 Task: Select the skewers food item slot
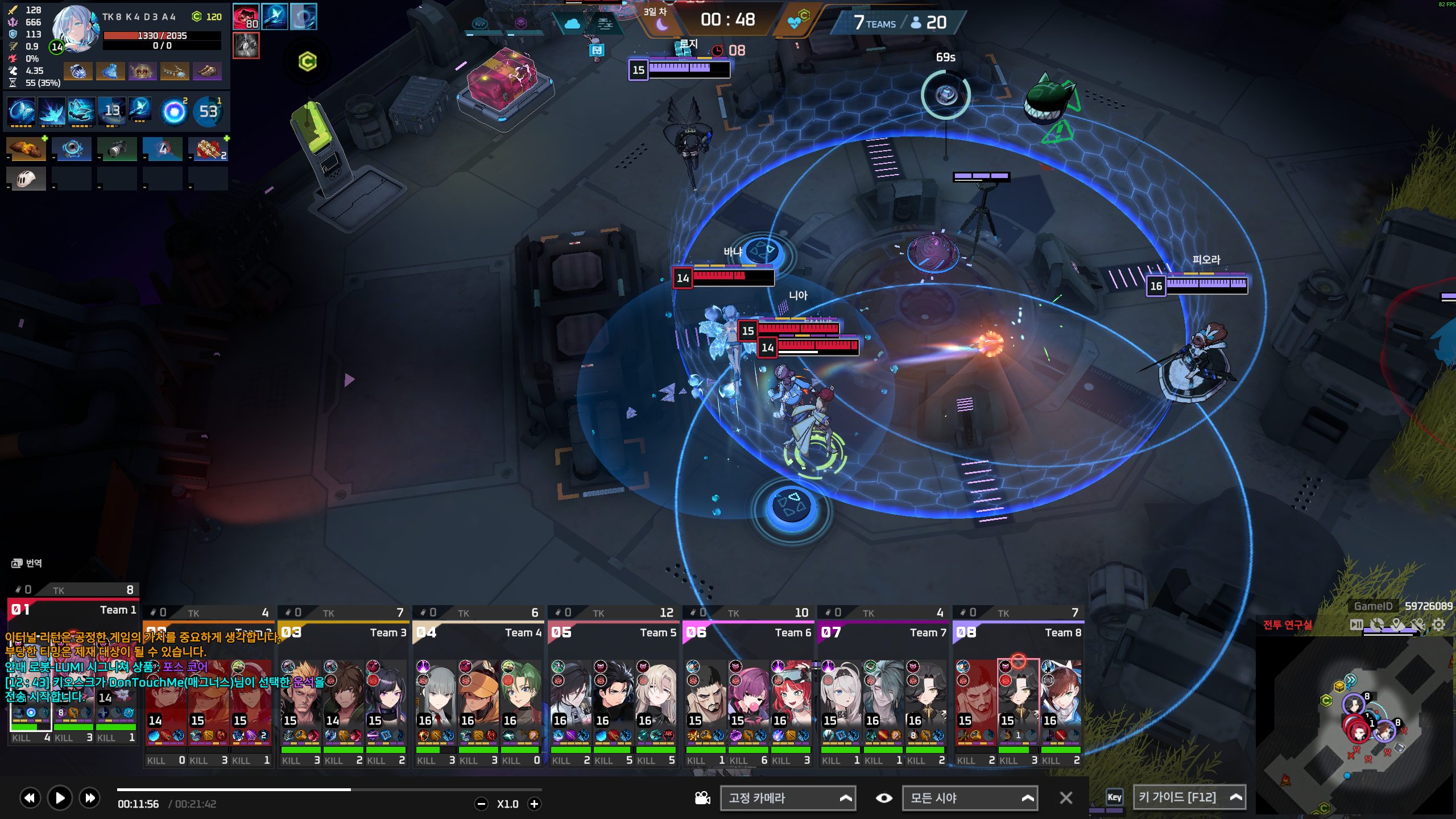tap(208, 149)
